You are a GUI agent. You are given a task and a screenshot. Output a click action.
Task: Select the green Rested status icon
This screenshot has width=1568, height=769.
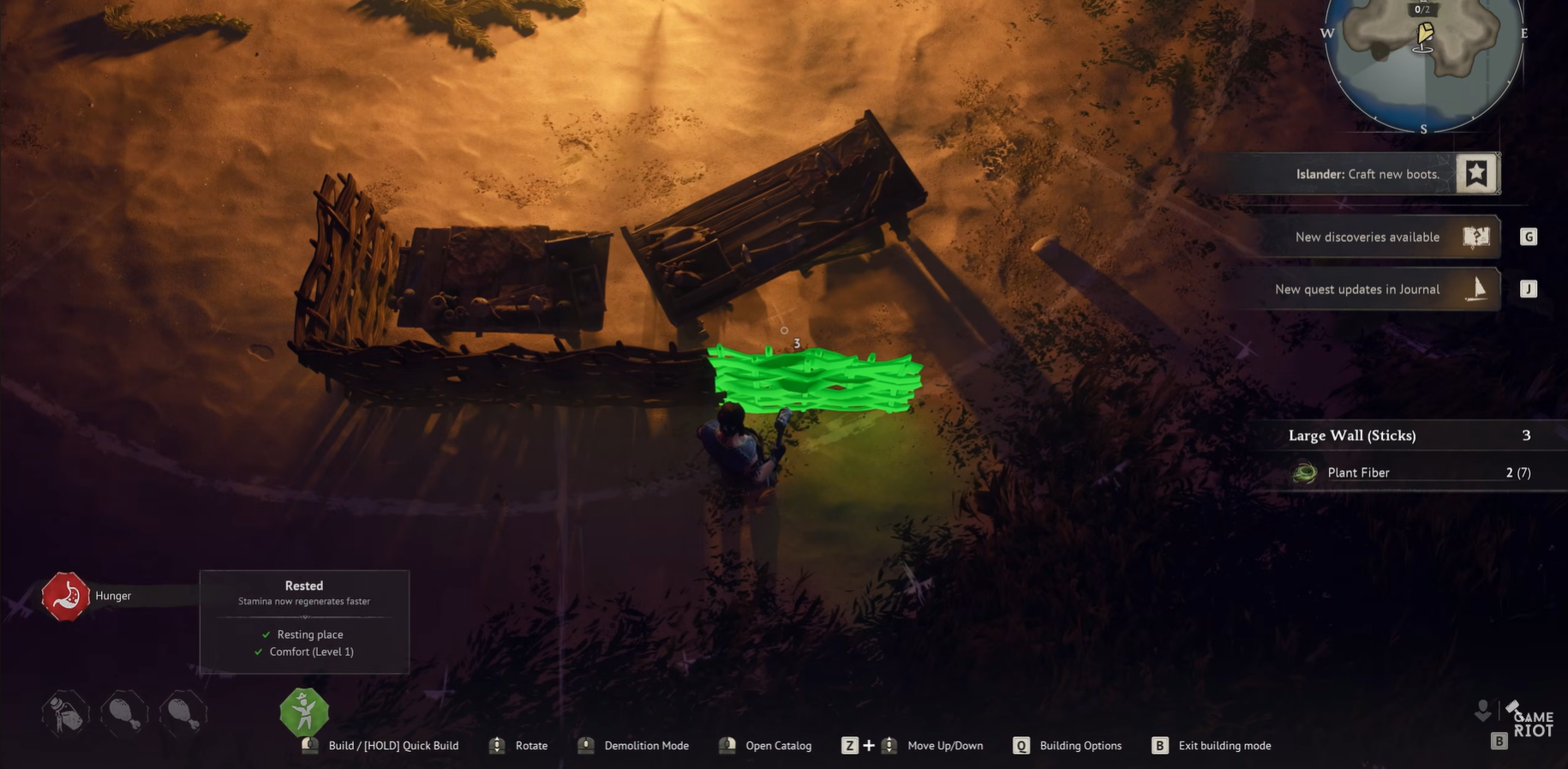[x=304, y=712]
